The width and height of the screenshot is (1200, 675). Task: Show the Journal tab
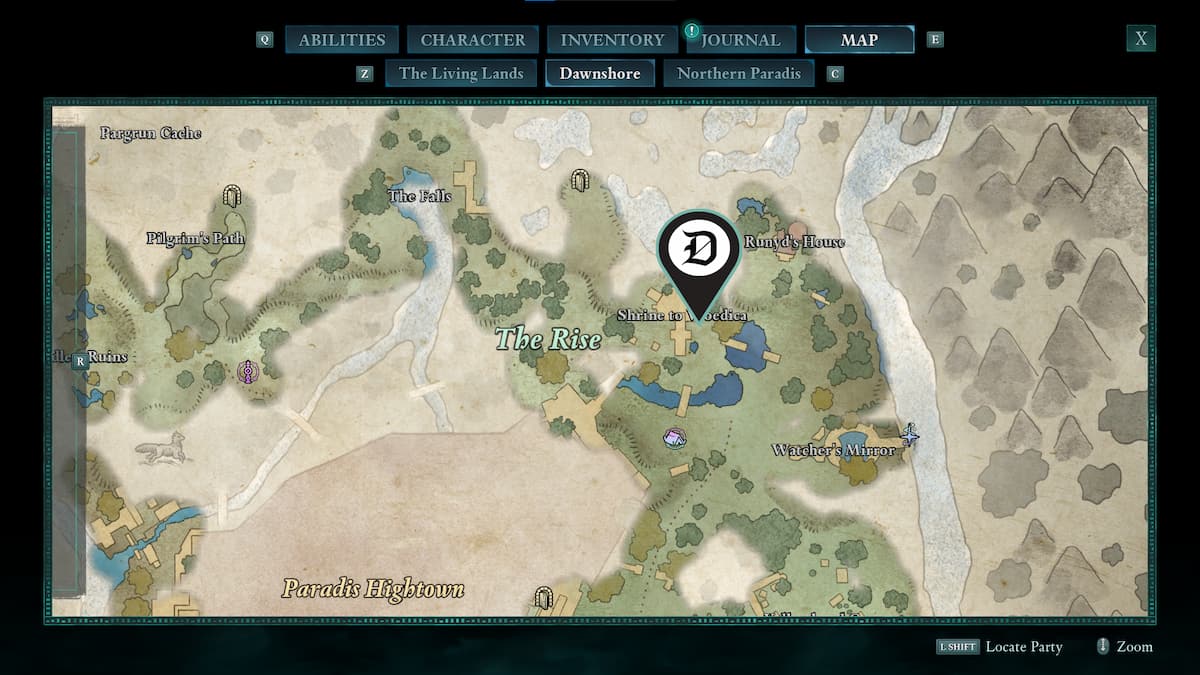click(740, 40)
